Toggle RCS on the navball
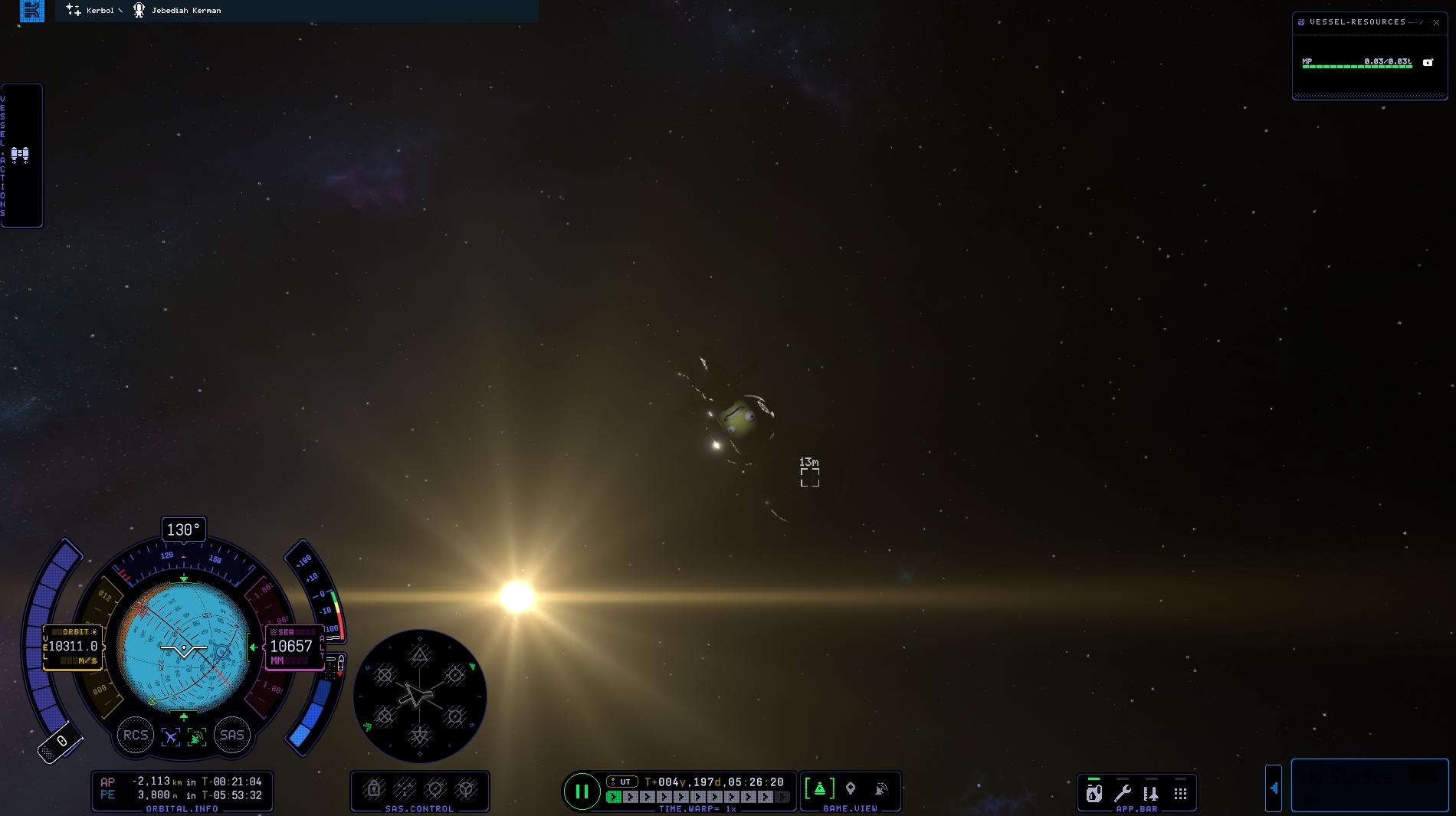1456x816 pixels. coord(136,735)
